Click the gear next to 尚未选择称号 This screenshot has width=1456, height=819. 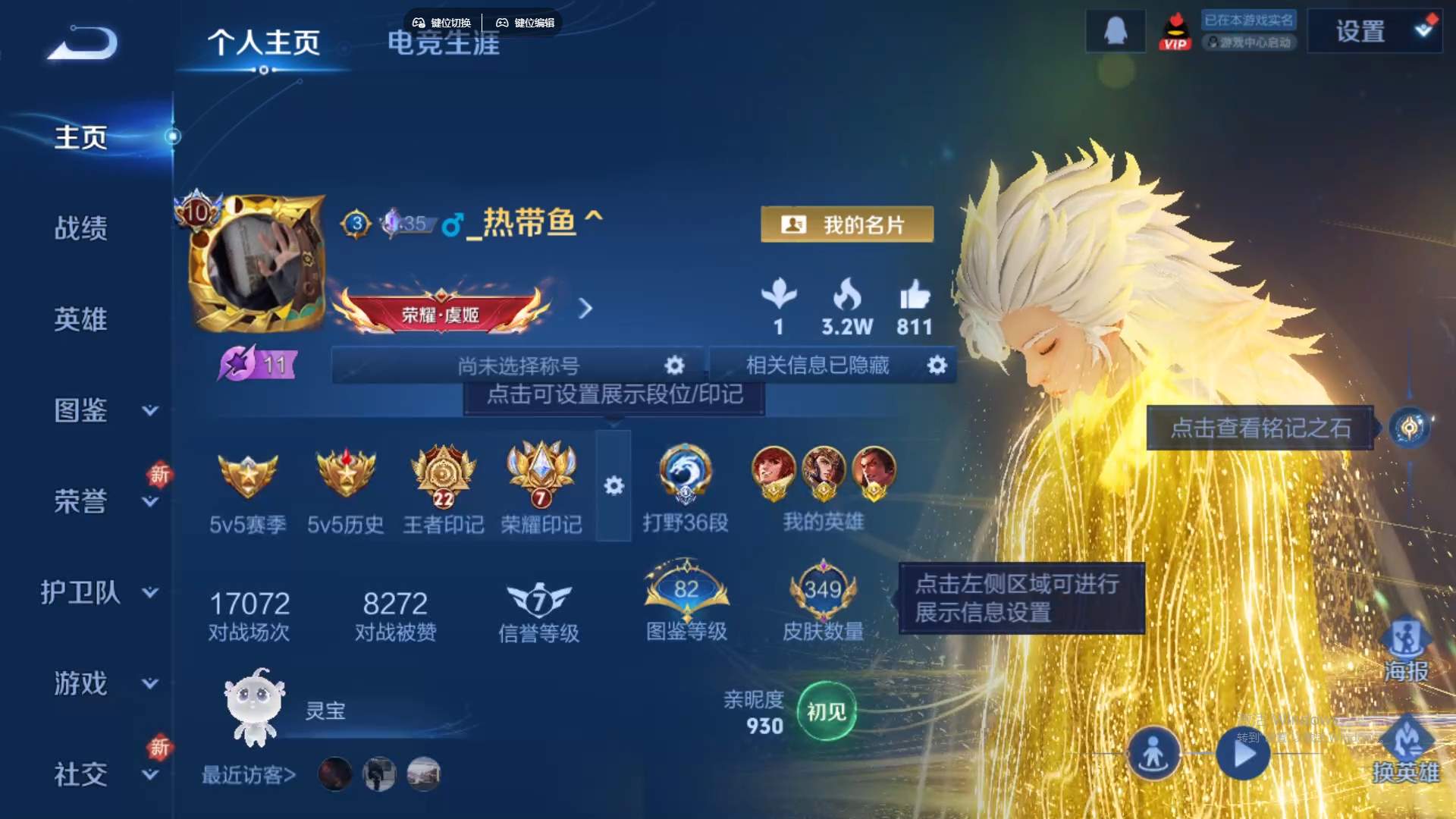pos(673,365)
